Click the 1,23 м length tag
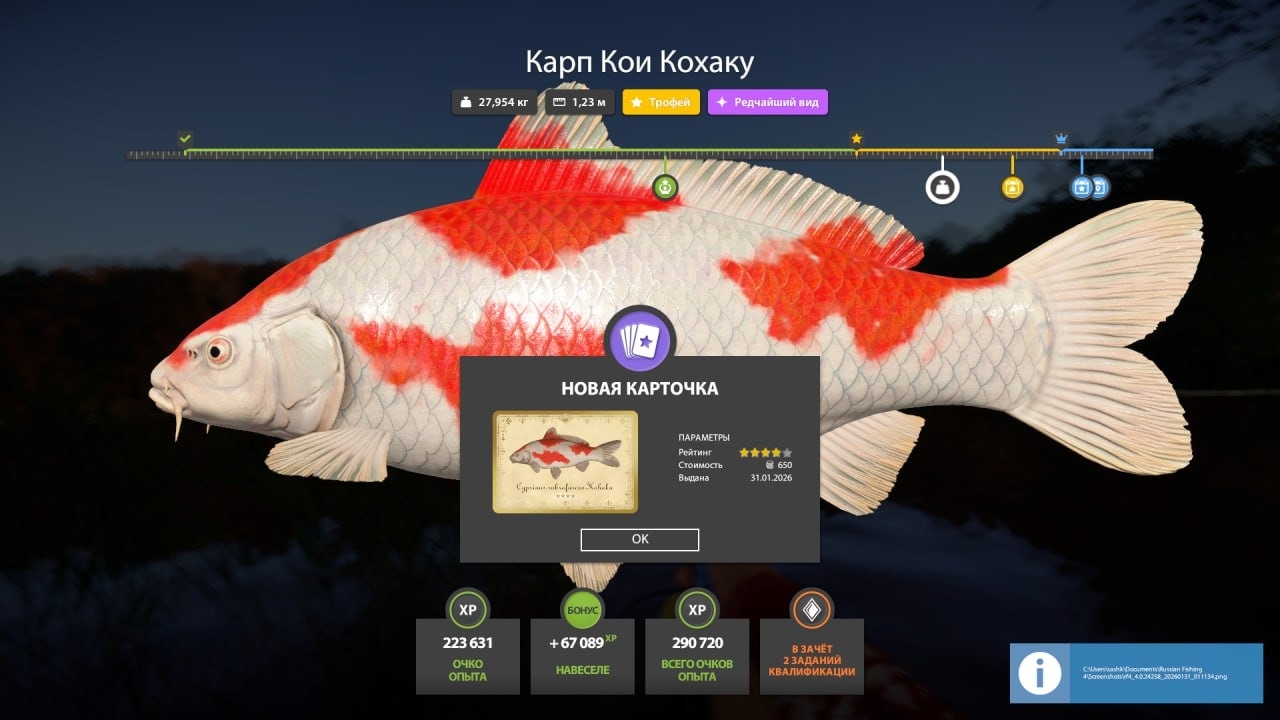 [580, 102]
